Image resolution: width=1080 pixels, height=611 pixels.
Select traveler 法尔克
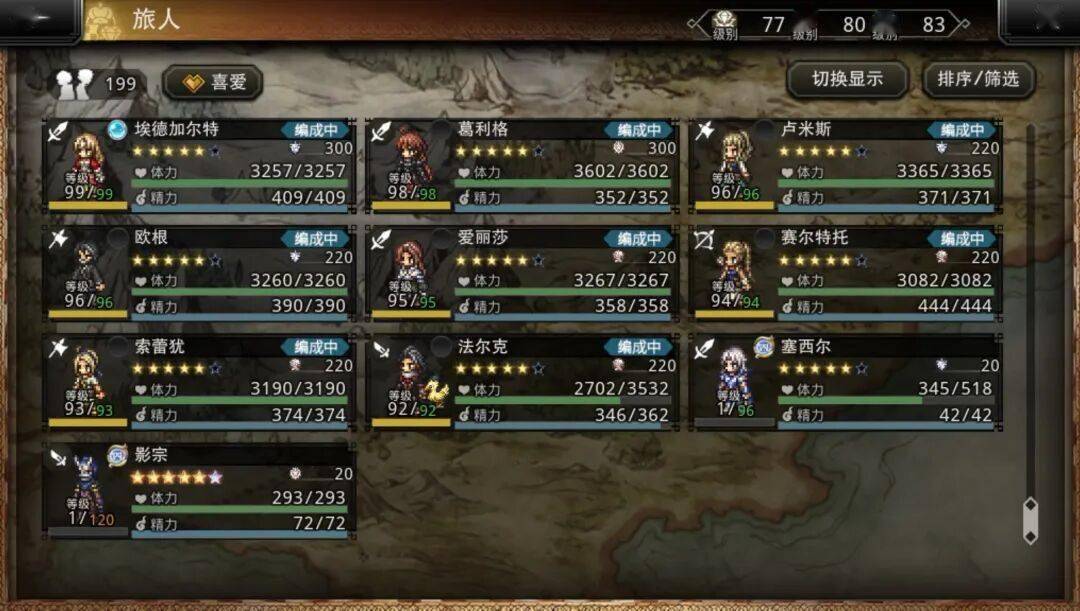(522, 382)
